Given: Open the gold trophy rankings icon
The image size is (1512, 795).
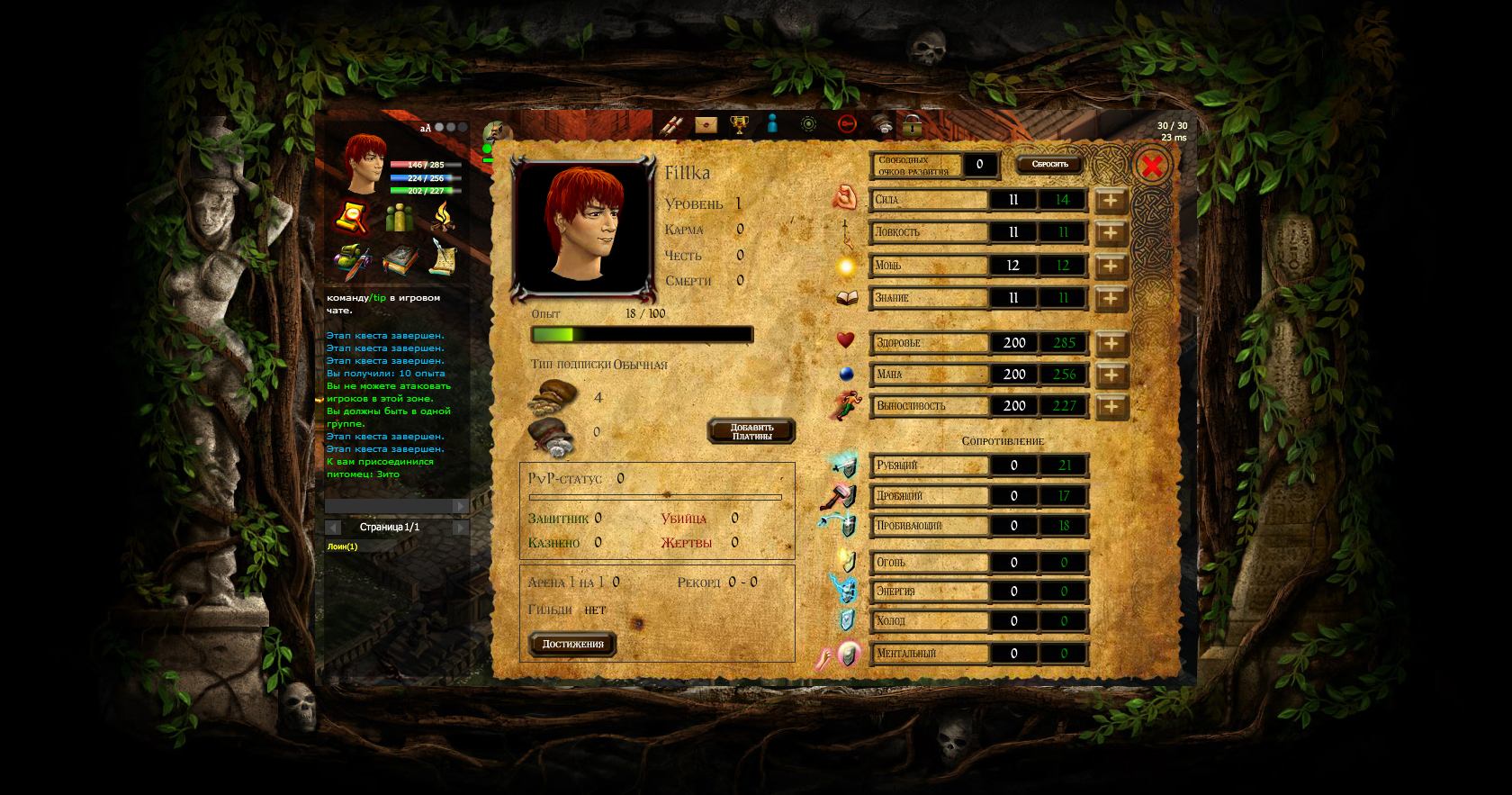Looking at the screenshot, I should click(x=739, y=124).
